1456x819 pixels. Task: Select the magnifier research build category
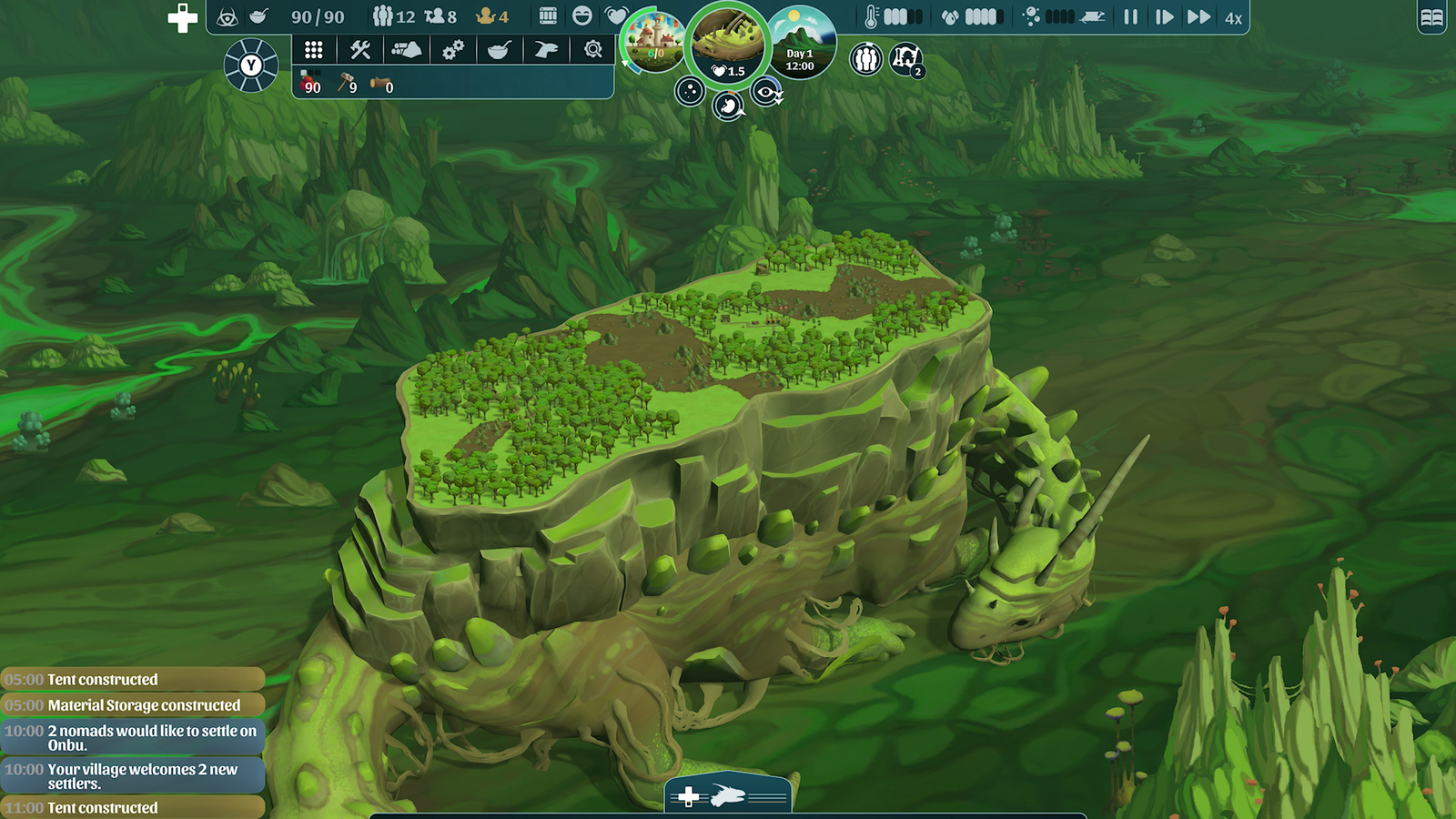pos(593,50)
